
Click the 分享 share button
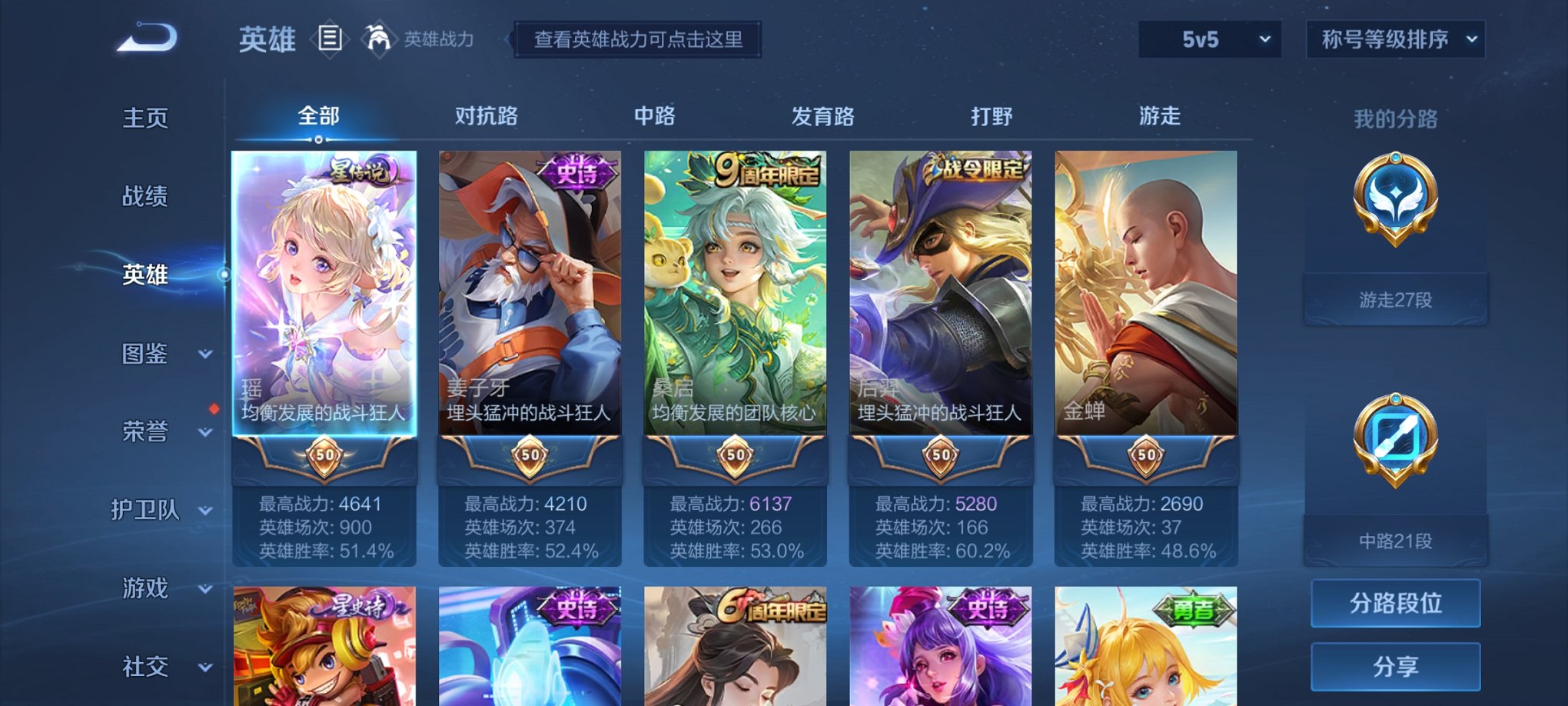coord(1395,664)
